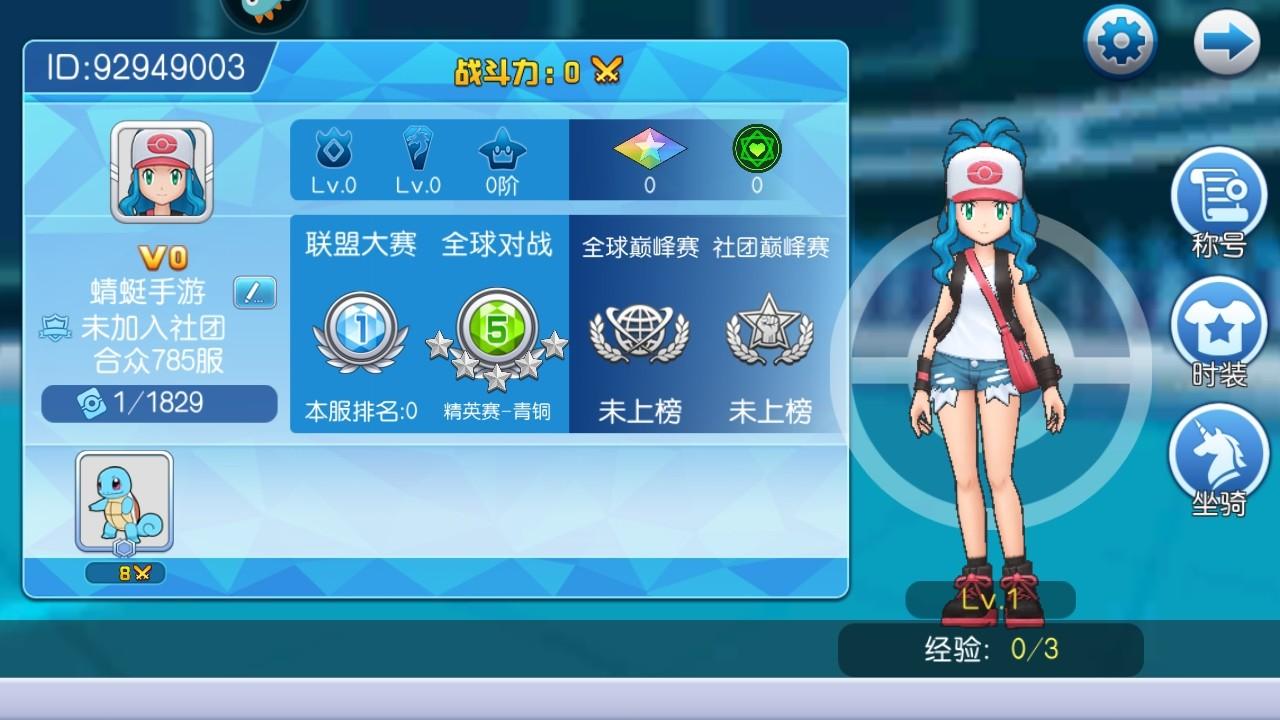Screen dimensions: 1280x720
Task: Click the pencil edit nickname icon
Action: click(x=254, y=293)
